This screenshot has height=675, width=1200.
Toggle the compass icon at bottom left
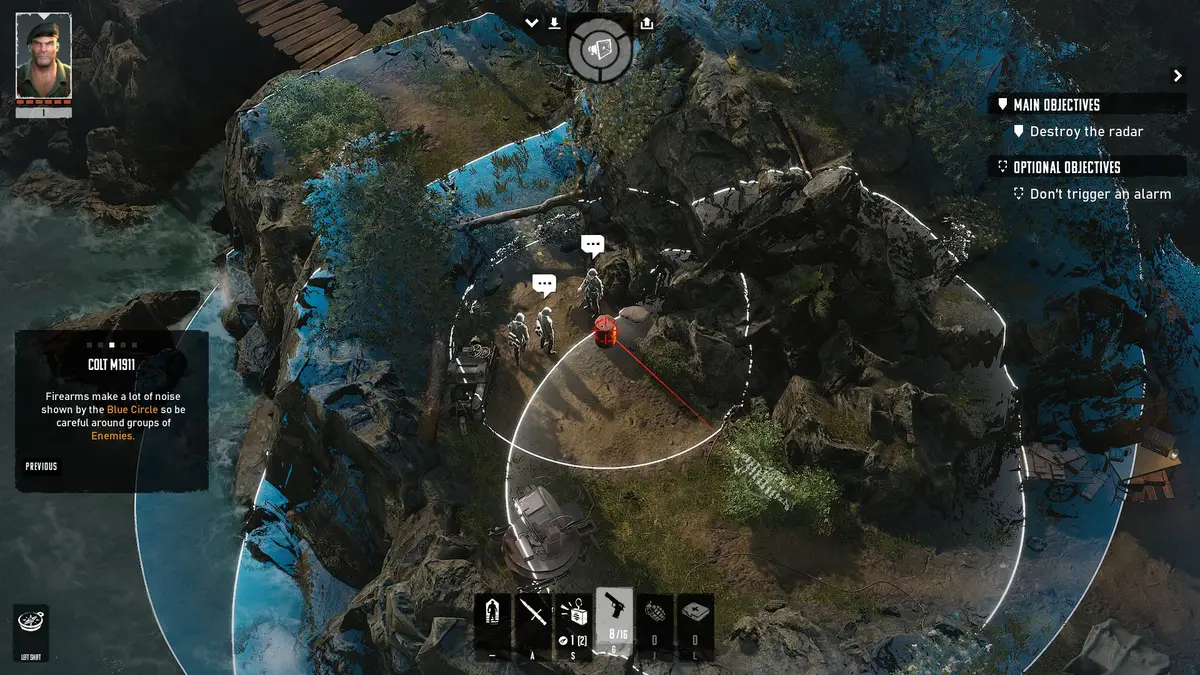[30, 623]
